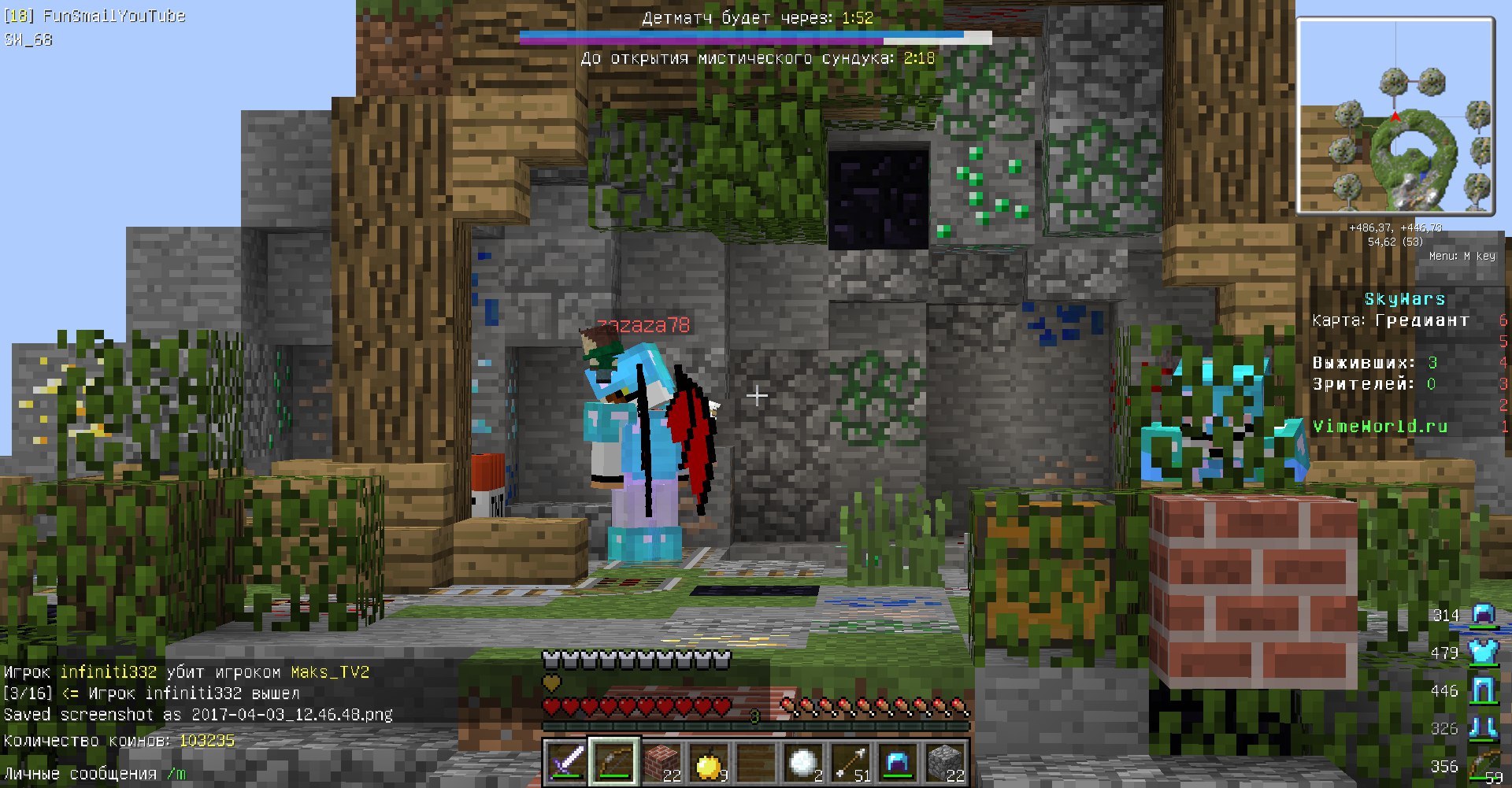The image size is (1512, 788).
Task: Open the minimap in the corner
Action: click(x=1395, y=116)
